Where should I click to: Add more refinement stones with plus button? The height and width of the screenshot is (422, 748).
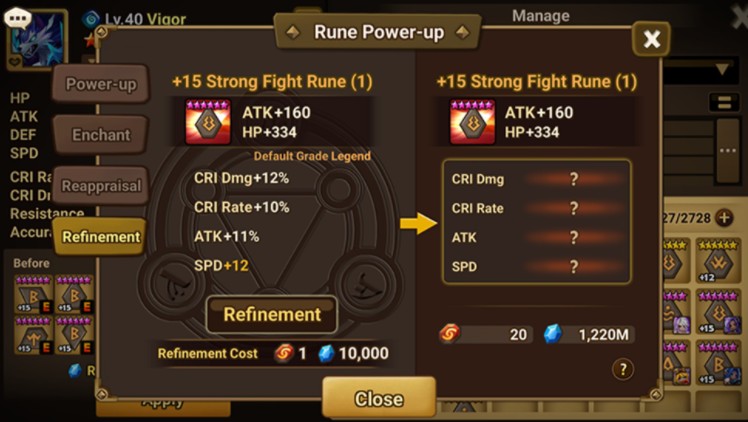tap(725, 217)
